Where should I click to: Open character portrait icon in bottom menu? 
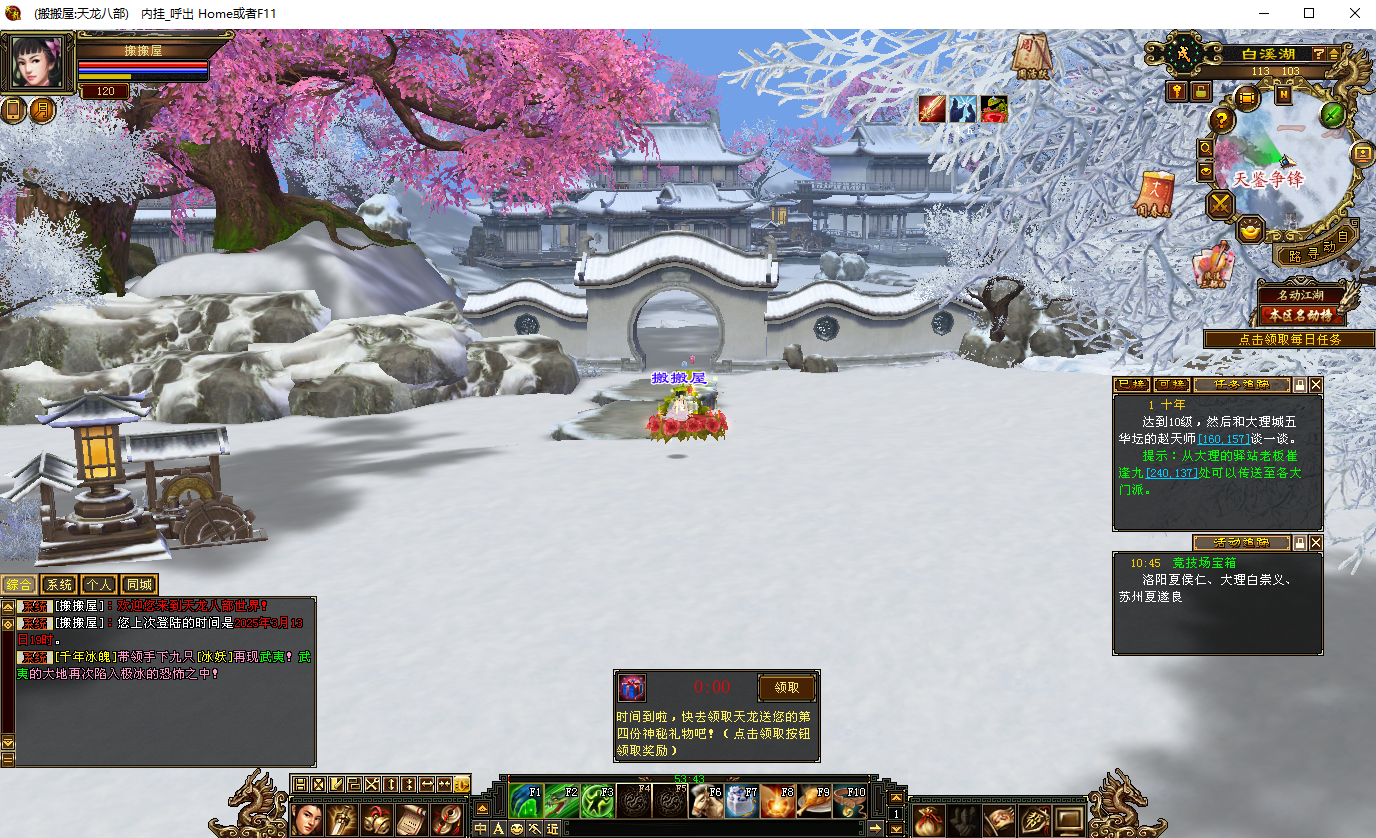point(308,819)
